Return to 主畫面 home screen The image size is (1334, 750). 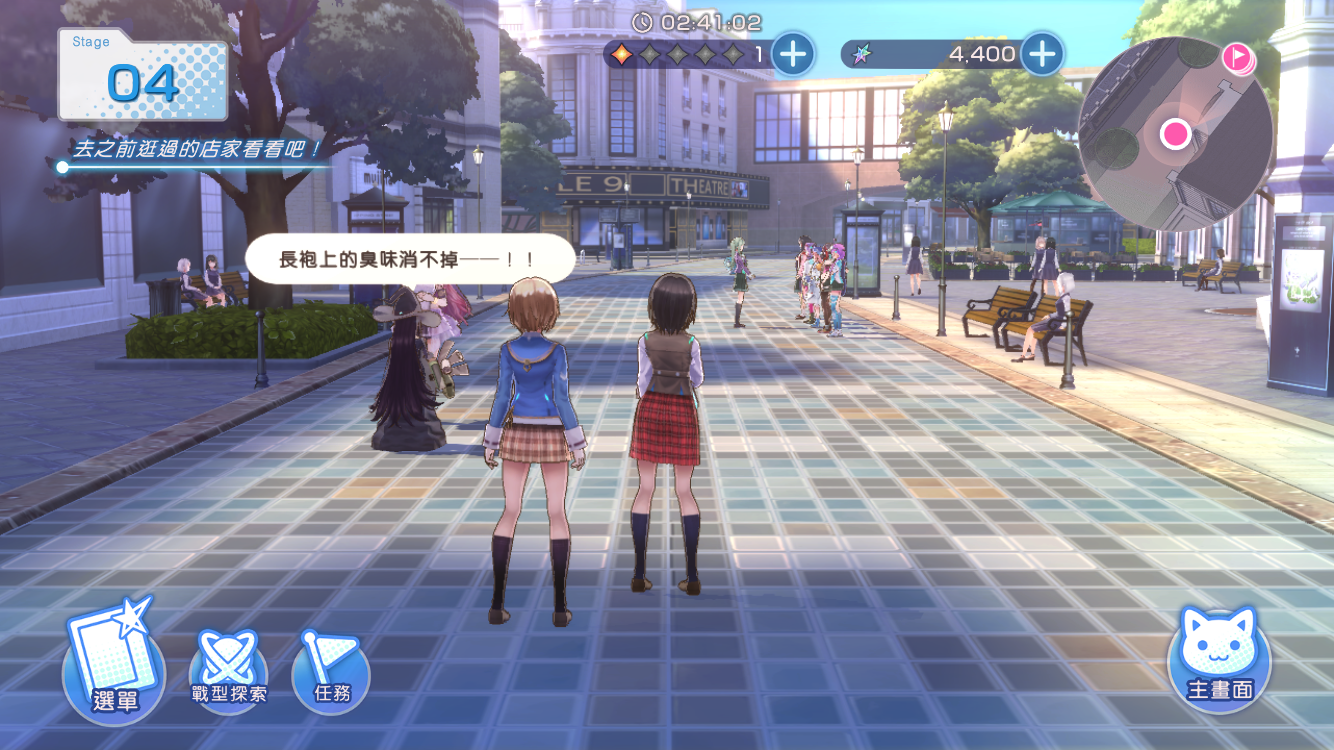point(1219,658)
